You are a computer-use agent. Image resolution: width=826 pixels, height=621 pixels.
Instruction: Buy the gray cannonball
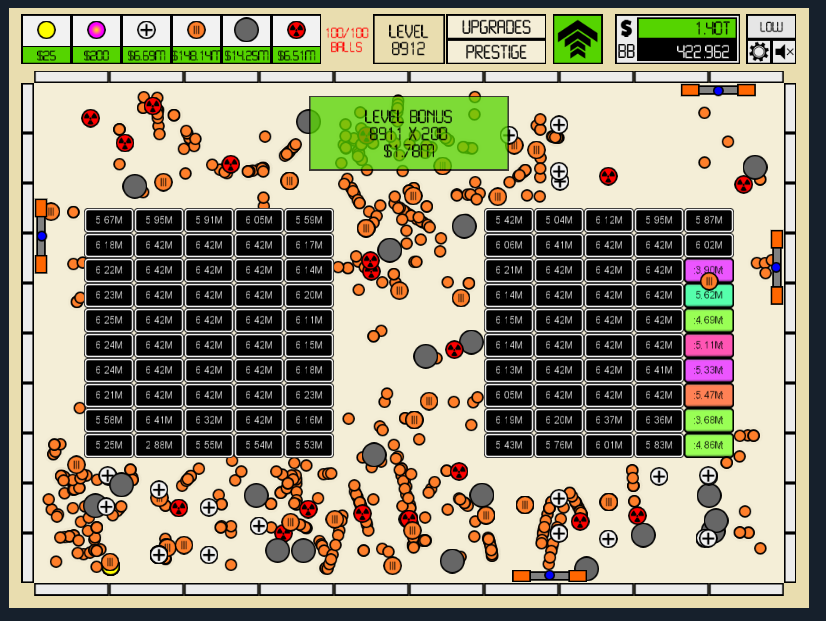pos(246,38)
